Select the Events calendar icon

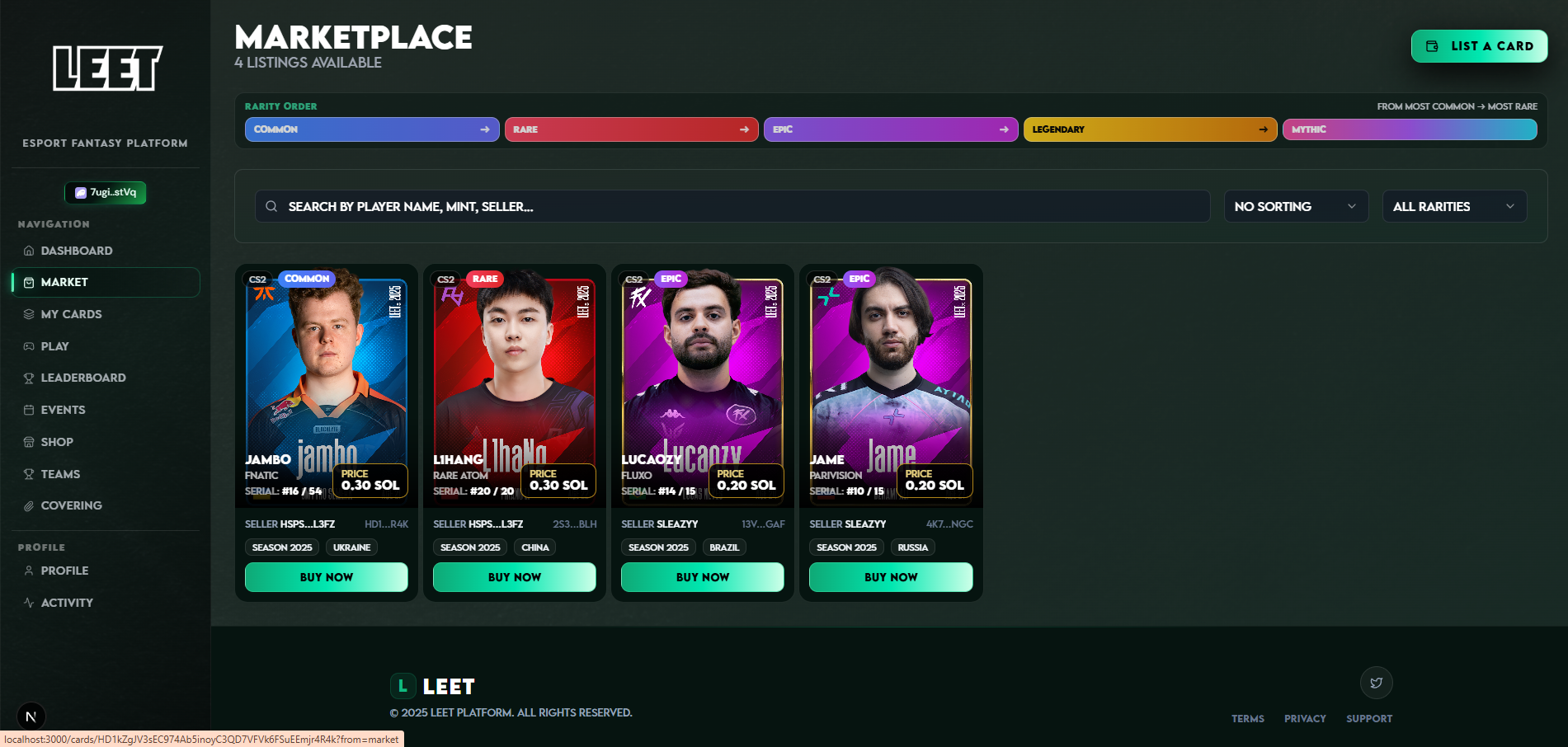coord(29,409)
